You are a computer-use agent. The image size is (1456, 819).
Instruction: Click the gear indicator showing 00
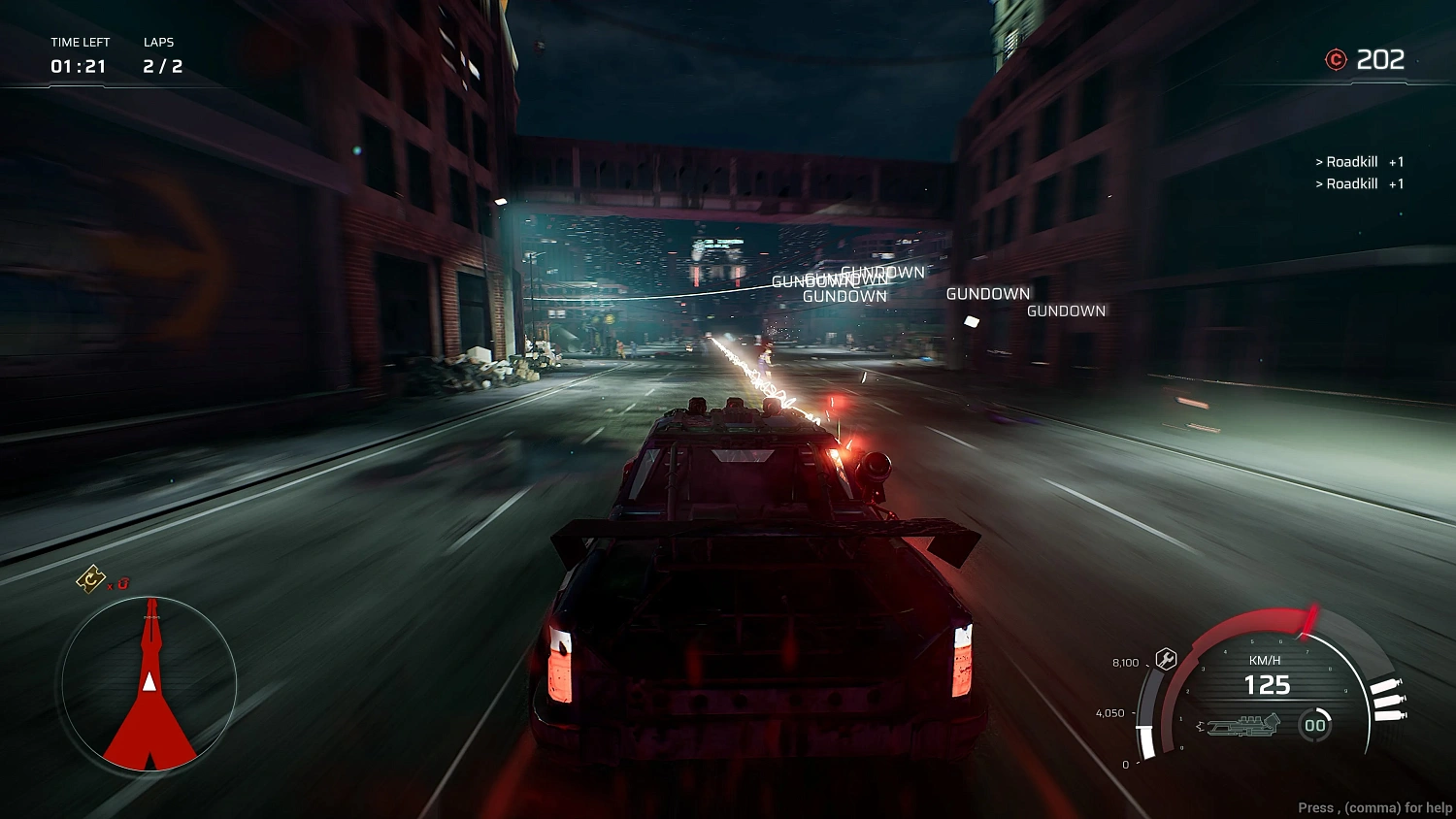tap(1314, 725)
